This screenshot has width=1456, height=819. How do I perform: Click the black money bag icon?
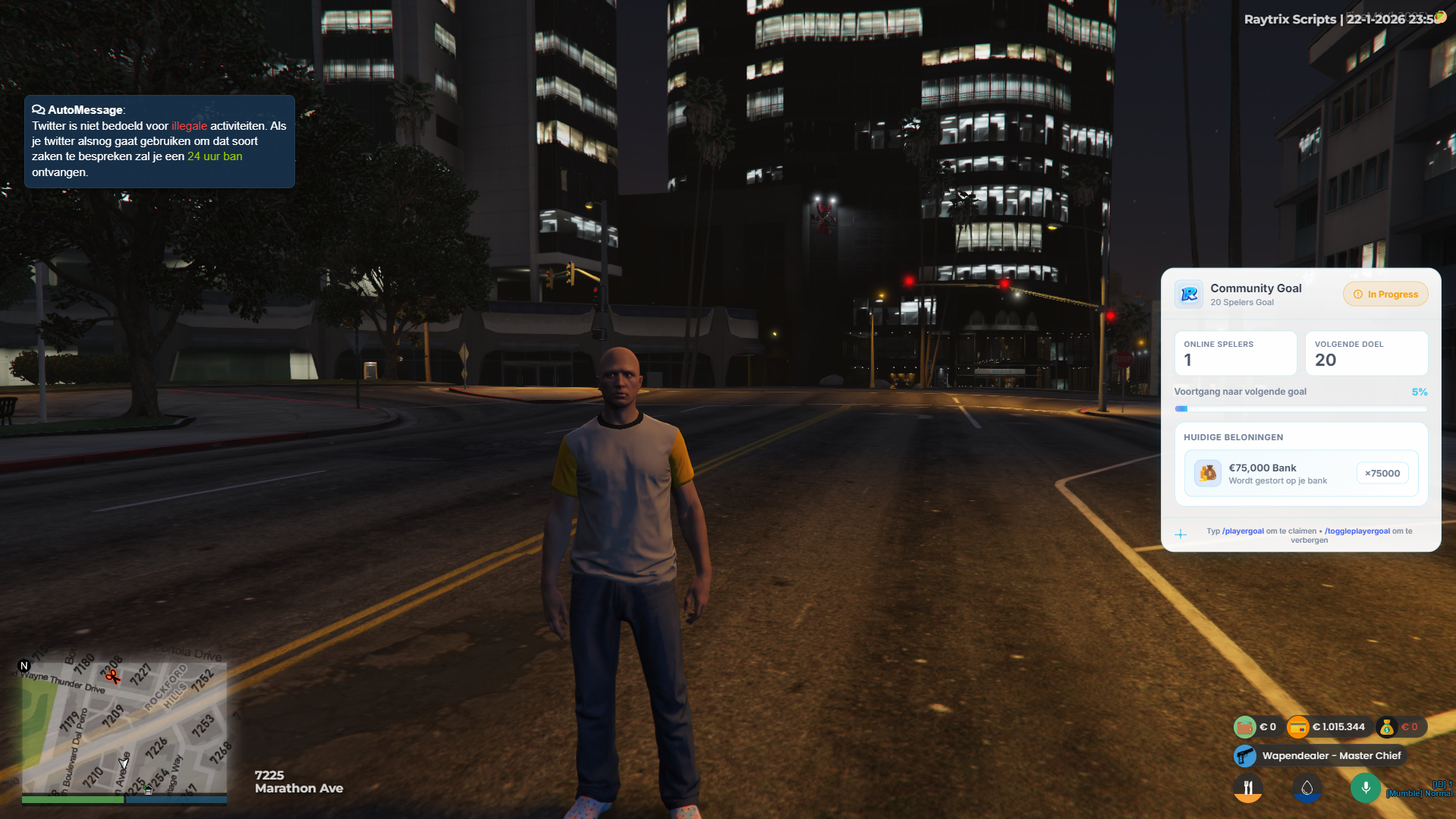tap(1387, 727)
